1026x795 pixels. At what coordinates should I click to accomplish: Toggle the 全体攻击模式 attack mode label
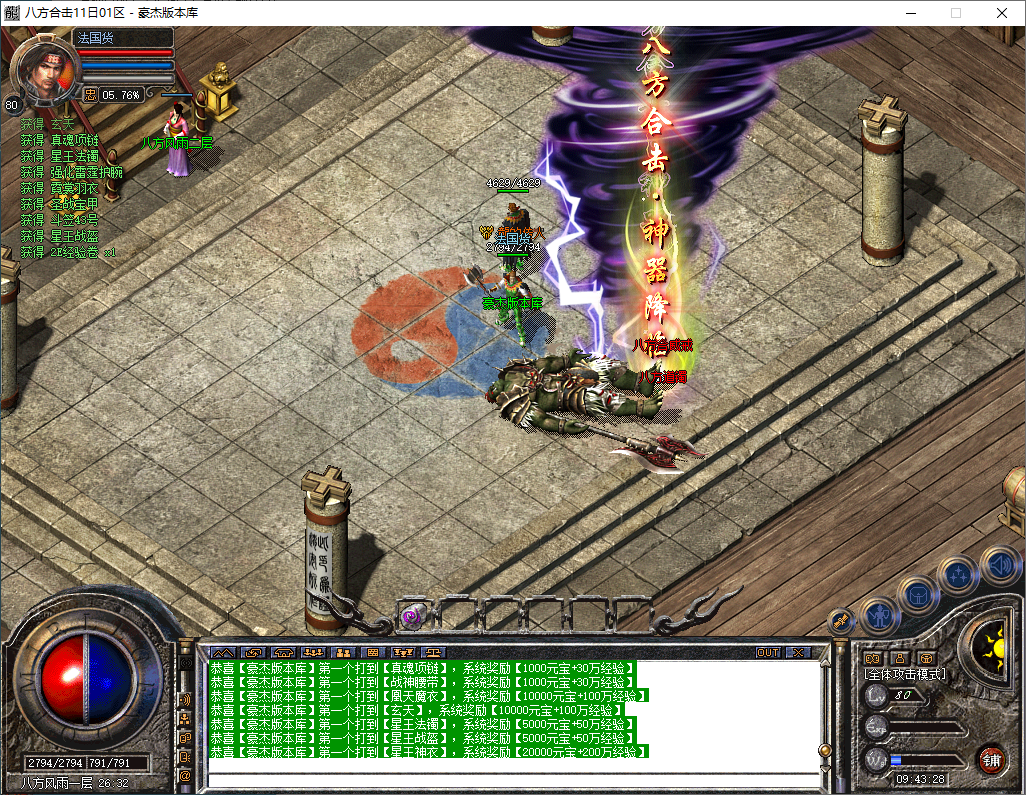click(x=905, y=674)
